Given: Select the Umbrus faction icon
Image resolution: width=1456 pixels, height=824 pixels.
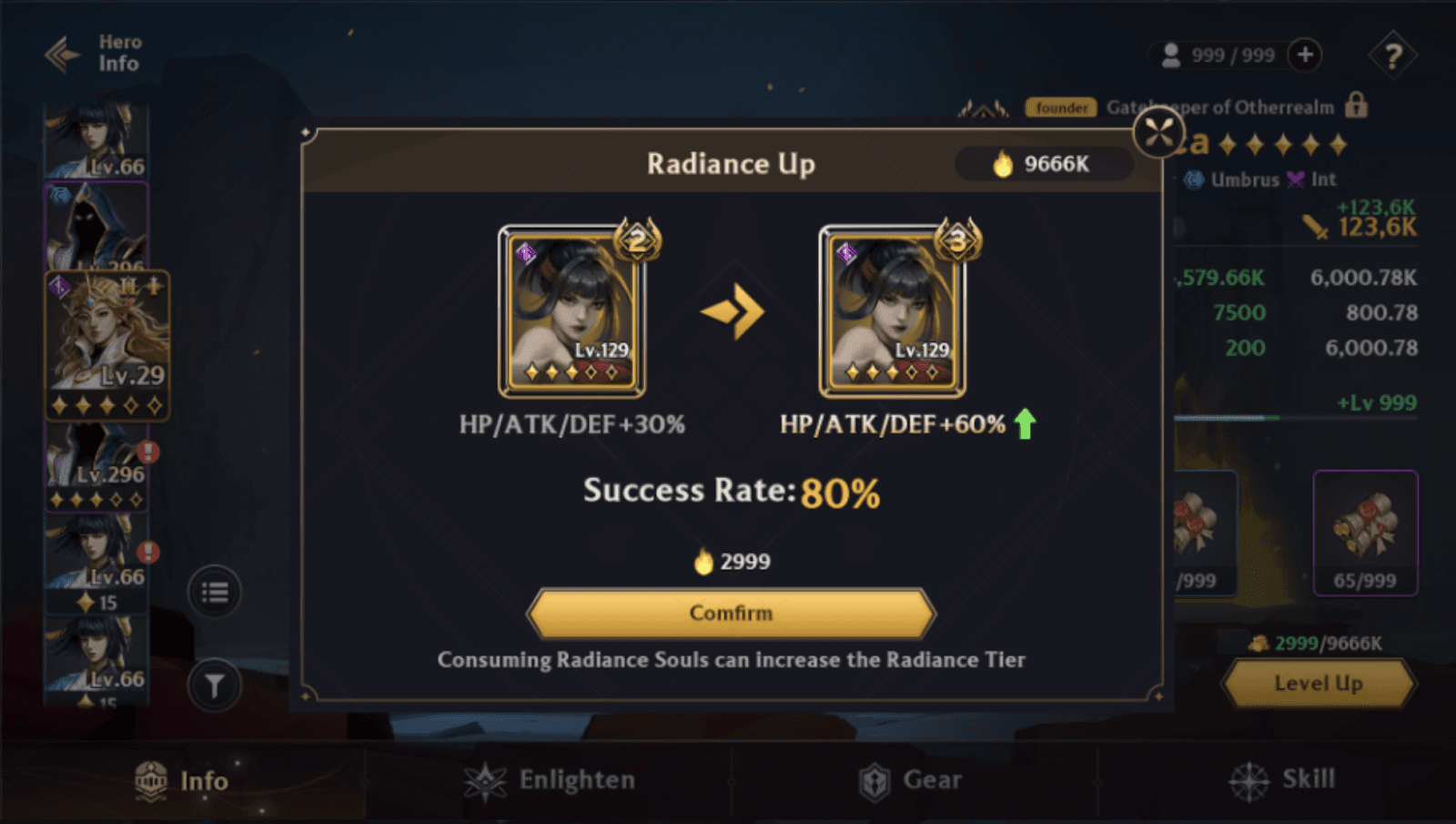Looking at the screenshot, I should (x=1195, y=179).
